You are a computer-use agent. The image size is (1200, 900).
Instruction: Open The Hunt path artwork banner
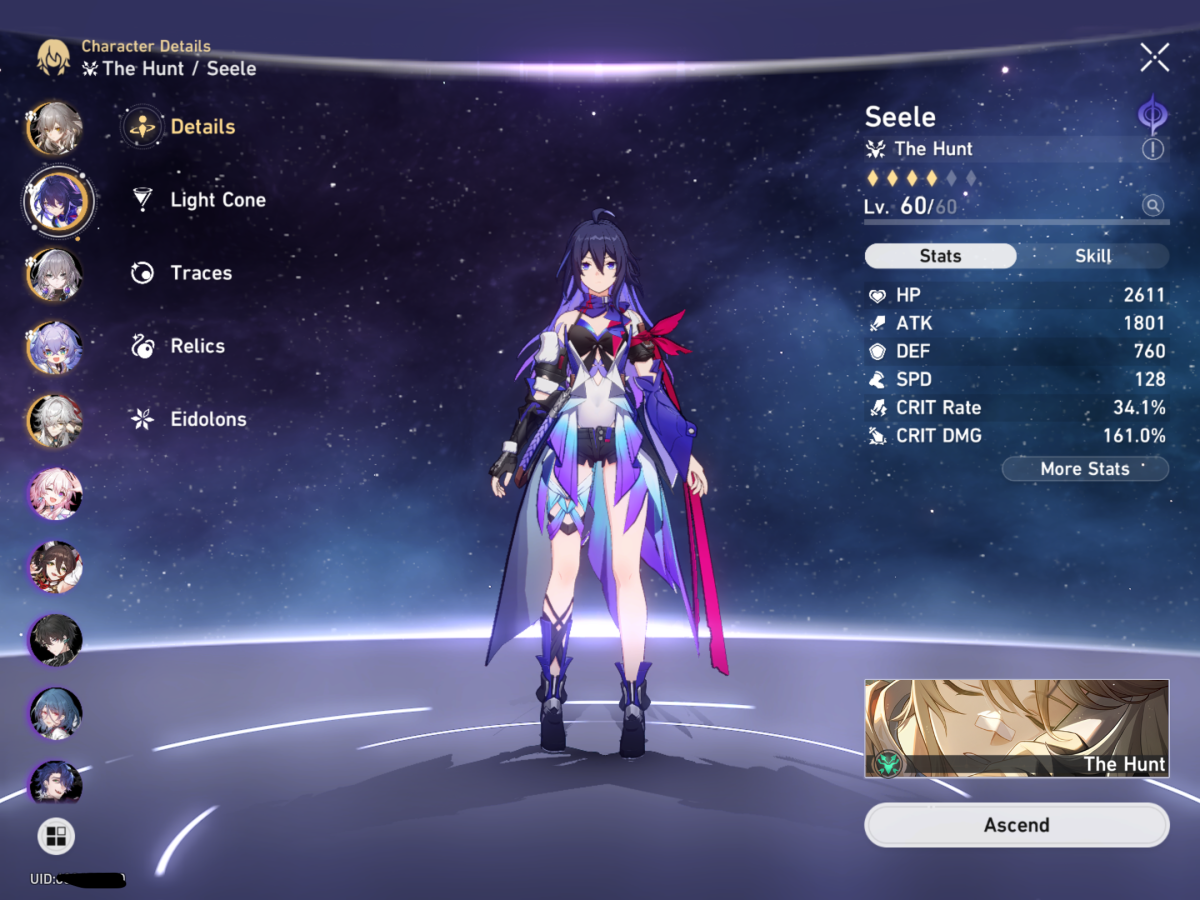coord(1016,729)
